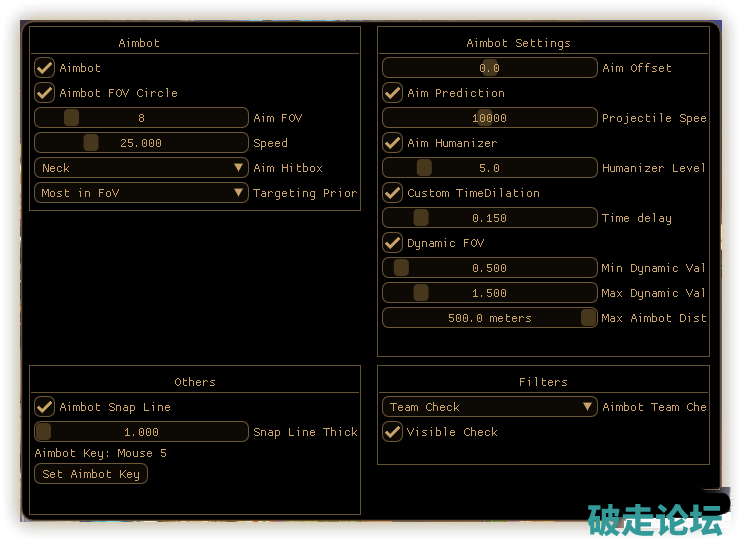Click the Projectile Speed slider

[x=489, y=118]
